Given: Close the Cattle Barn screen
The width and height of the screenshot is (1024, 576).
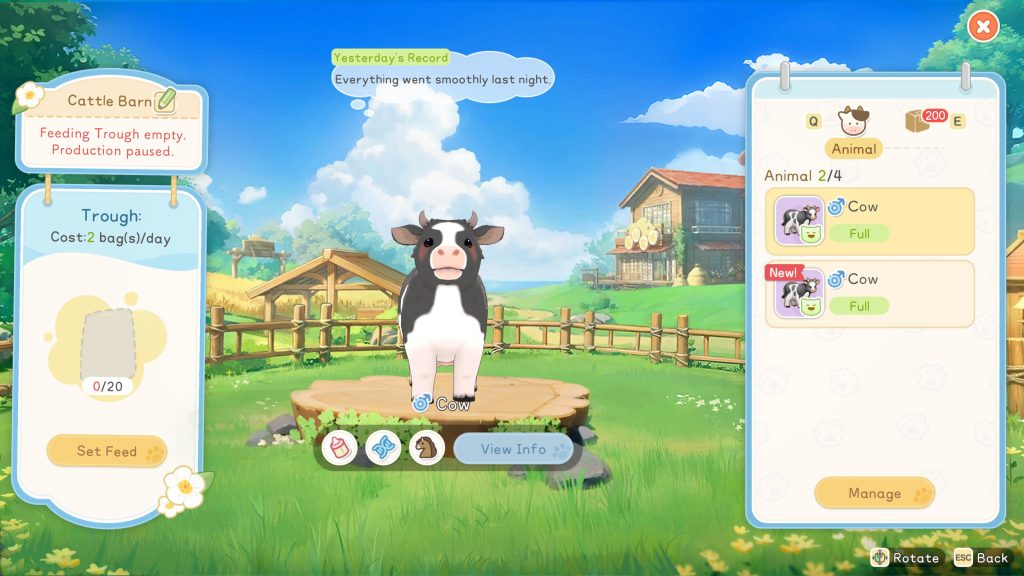Looking at the screenshot, I should [x=983, y=27].
